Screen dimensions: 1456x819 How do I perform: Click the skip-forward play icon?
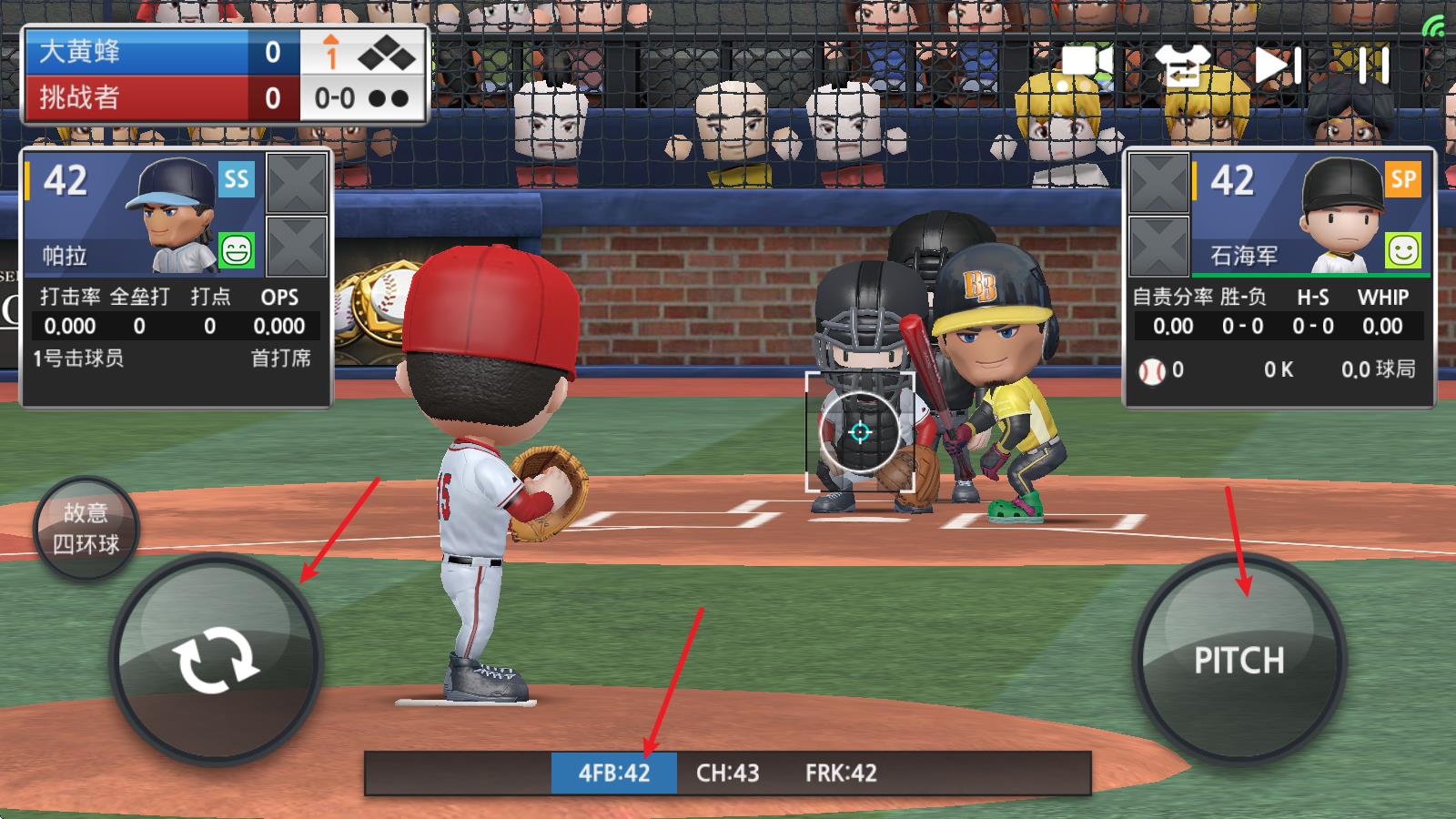point(1278,66)
